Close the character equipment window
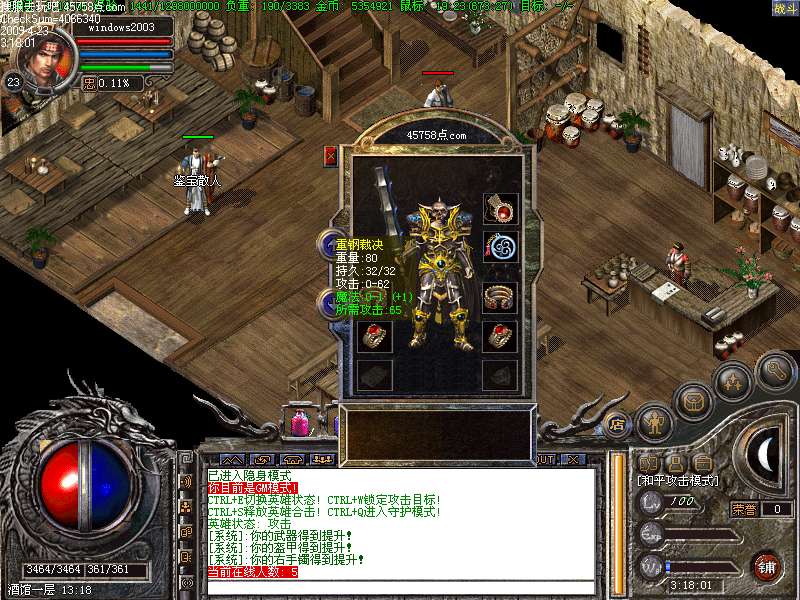Viewport: 800px width, 600px height. (331, 156)
